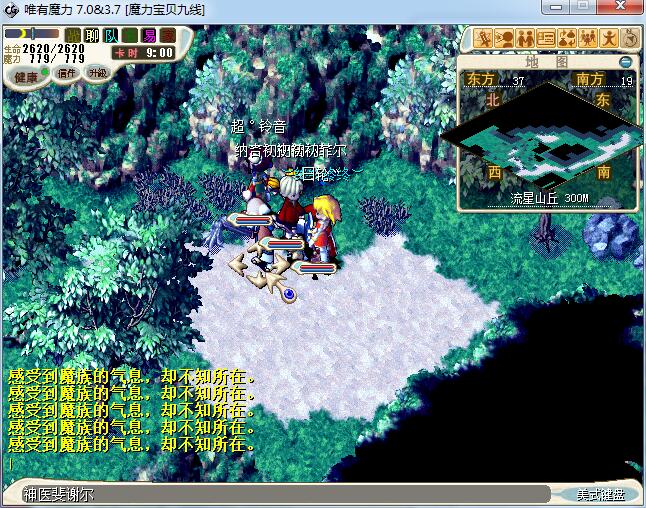Open the name card icon

pyautogui.click(x=546, y=38)
